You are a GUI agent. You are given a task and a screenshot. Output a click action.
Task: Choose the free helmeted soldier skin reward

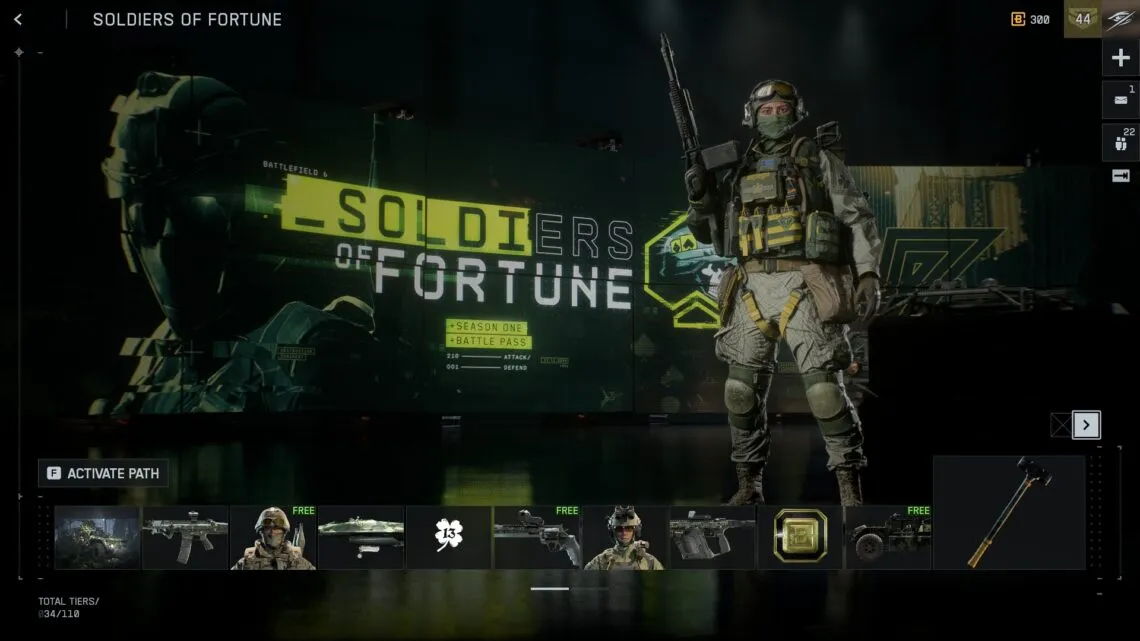[x=273, y=537]
